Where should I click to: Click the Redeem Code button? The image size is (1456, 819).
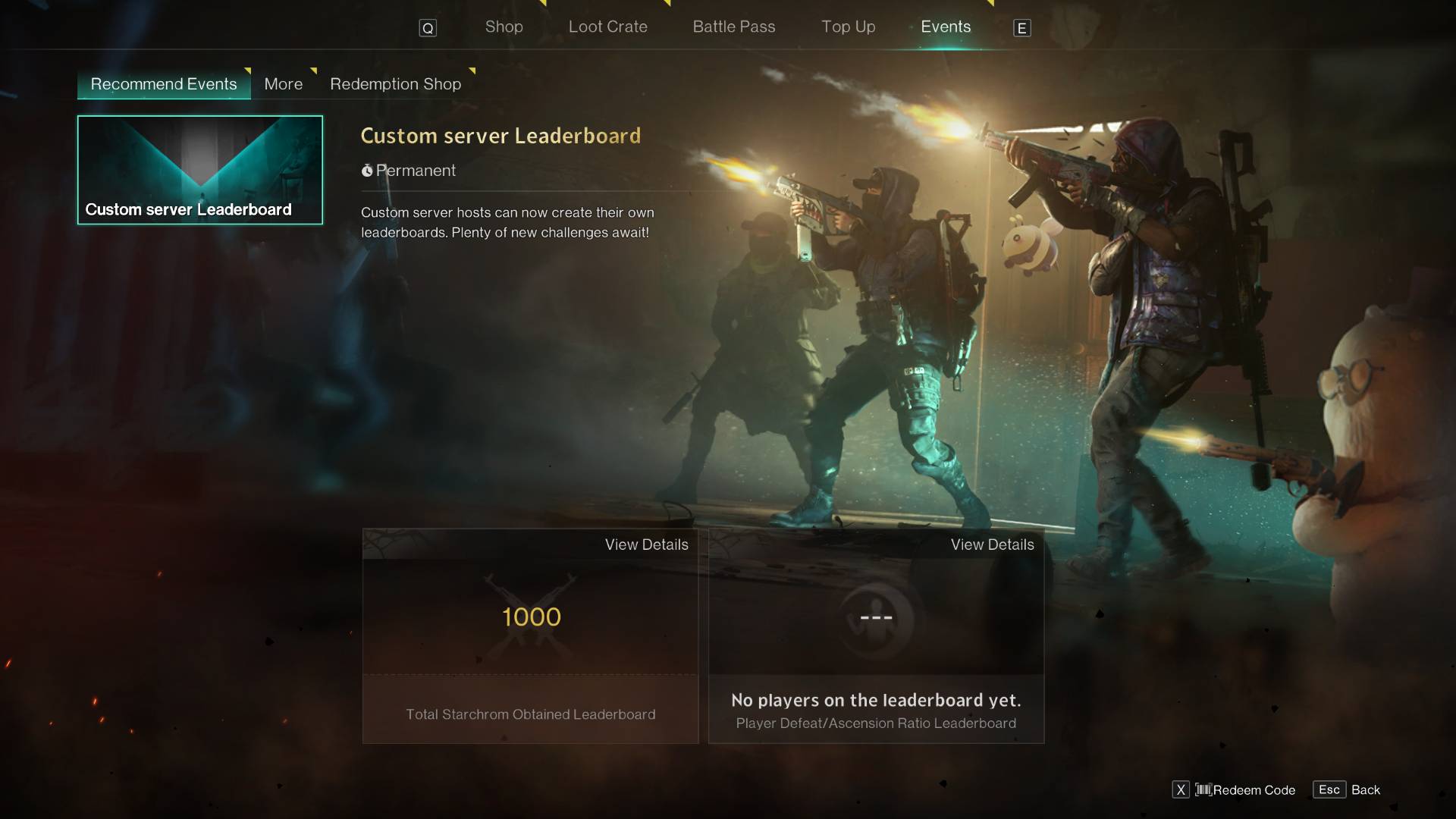[x=1244, y=790]
